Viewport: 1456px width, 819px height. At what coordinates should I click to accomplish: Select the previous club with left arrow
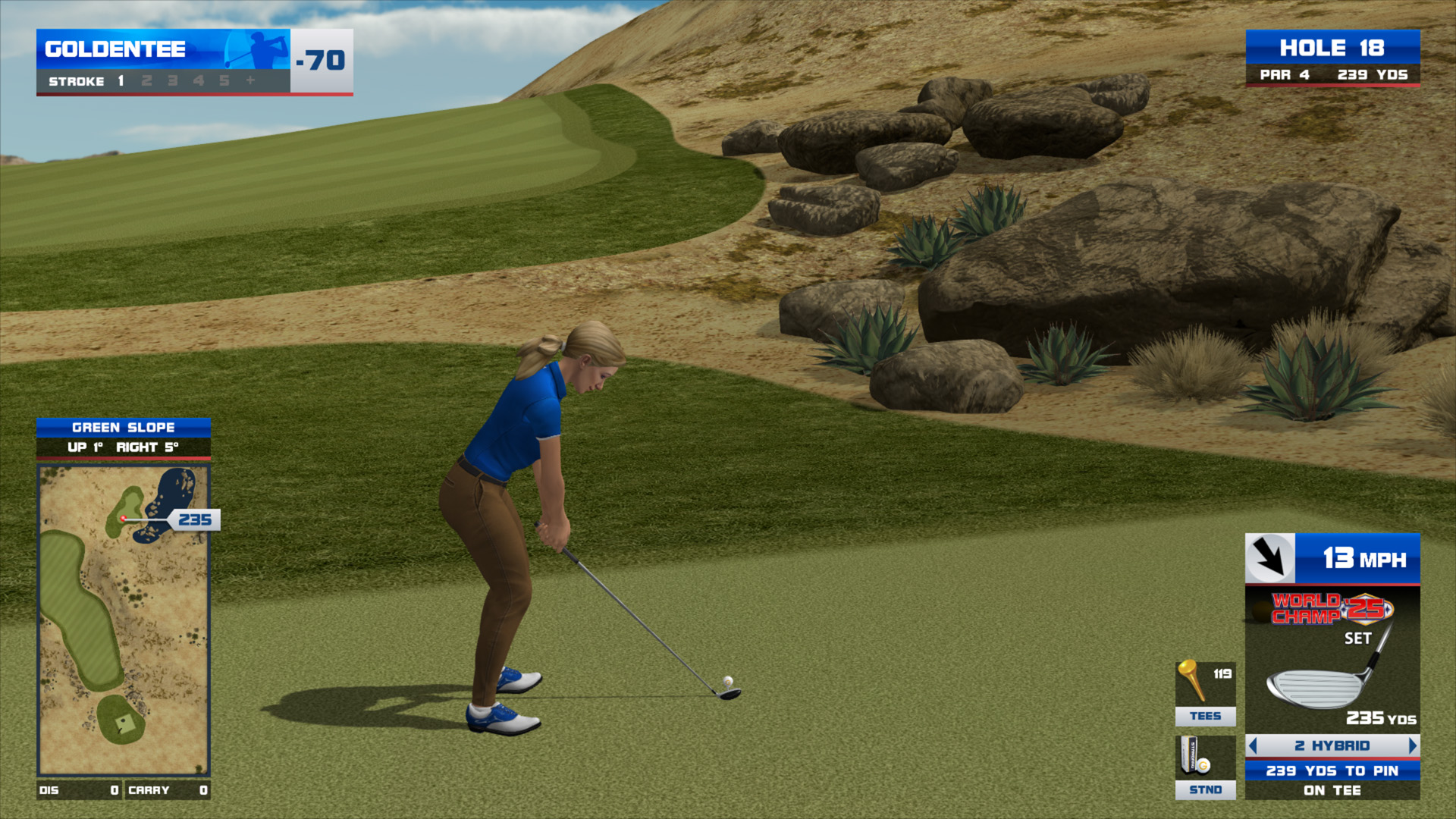point(1253,745)
